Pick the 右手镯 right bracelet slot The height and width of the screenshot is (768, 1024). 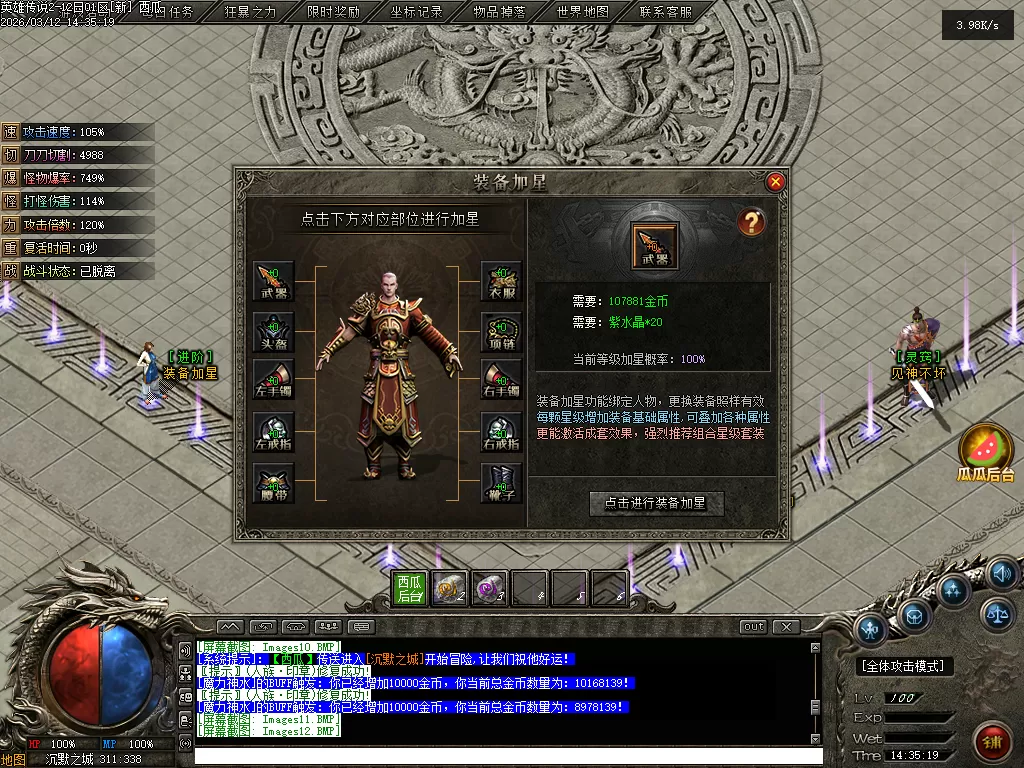click(x=501, y=381)
